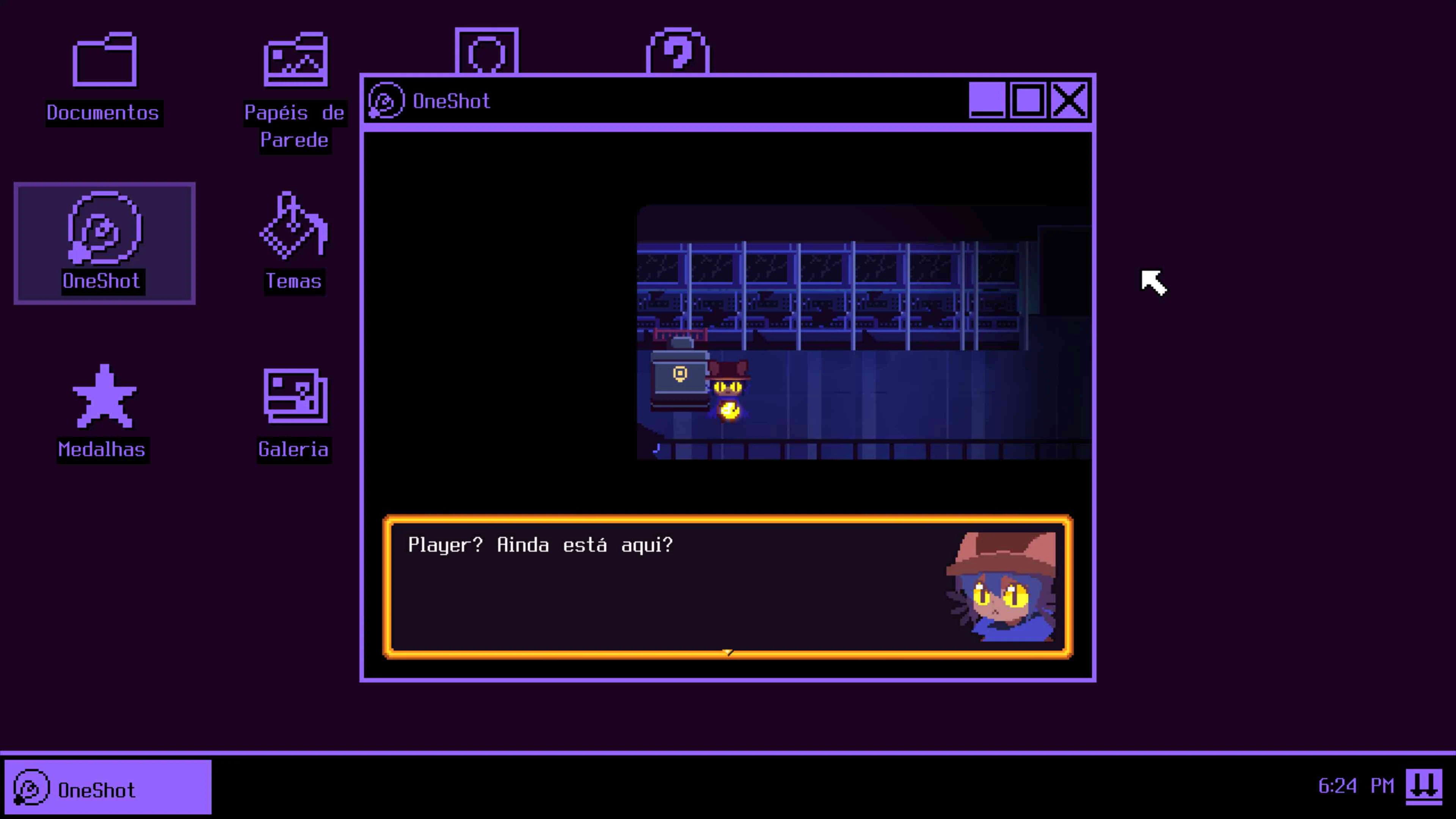Click the monitor icon behind the OneShot window

(487, 51)
